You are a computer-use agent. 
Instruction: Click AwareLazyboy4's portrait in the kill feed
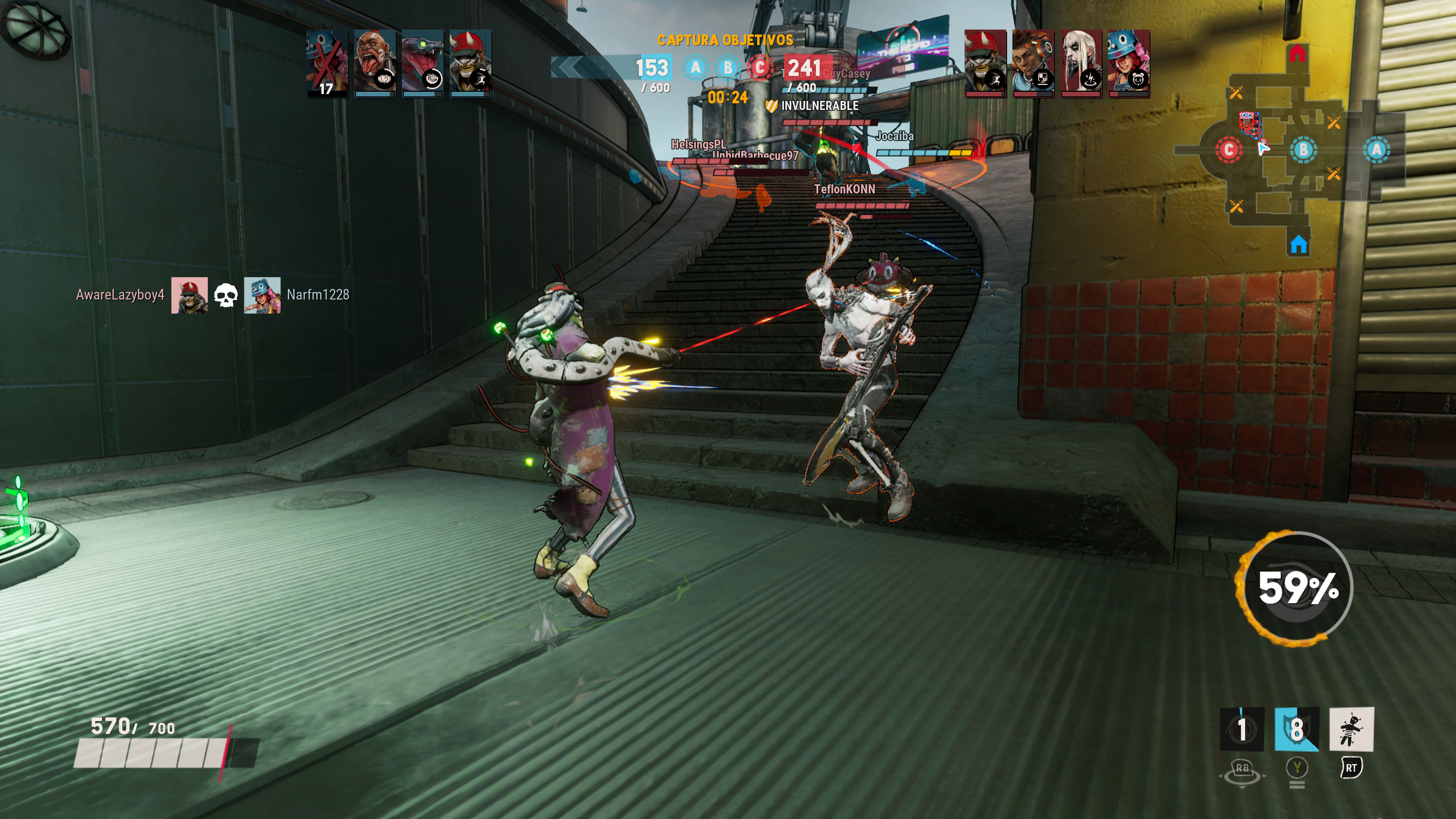coord(189,295)
